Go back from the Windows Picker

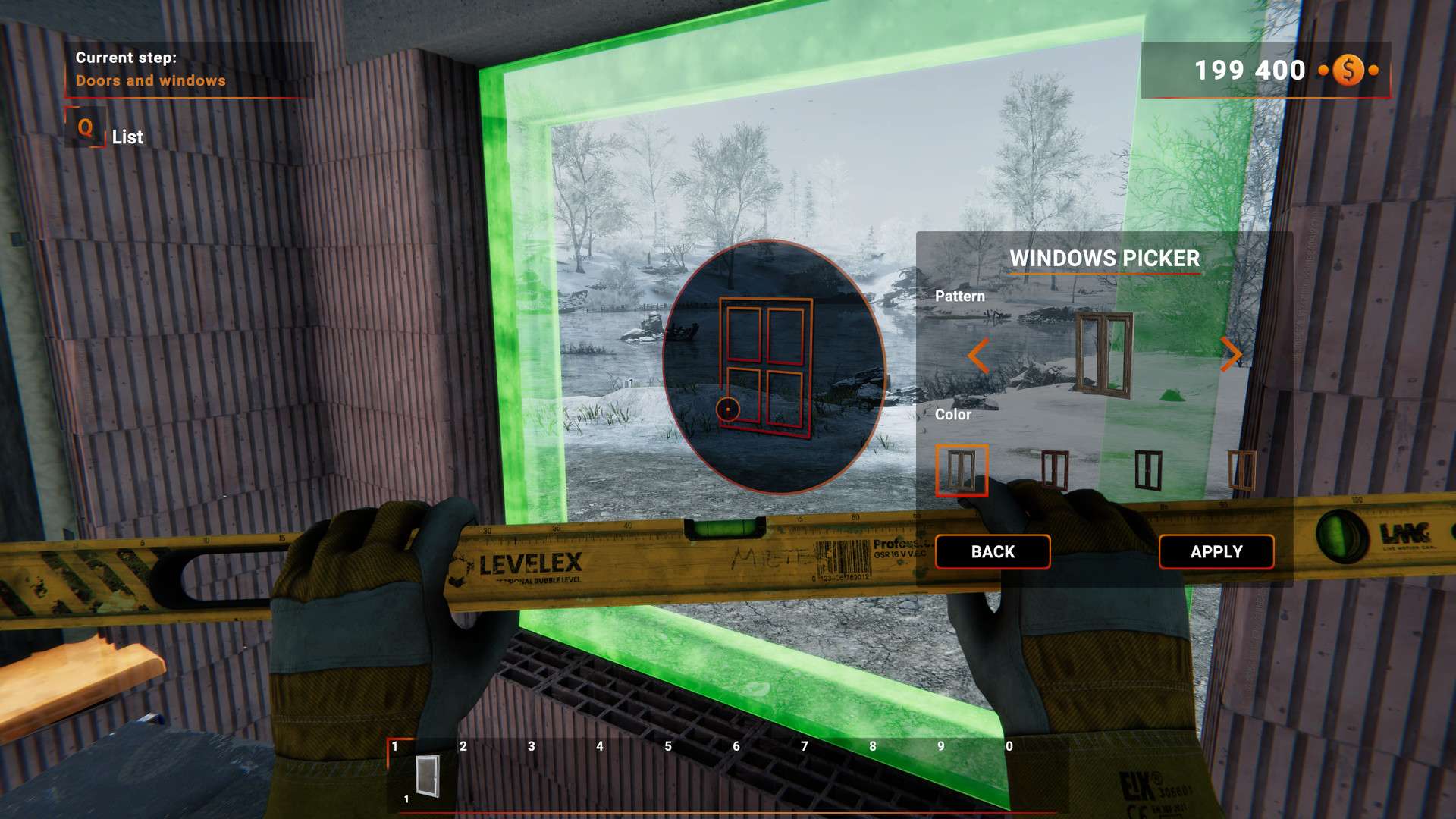pos(992,551)
